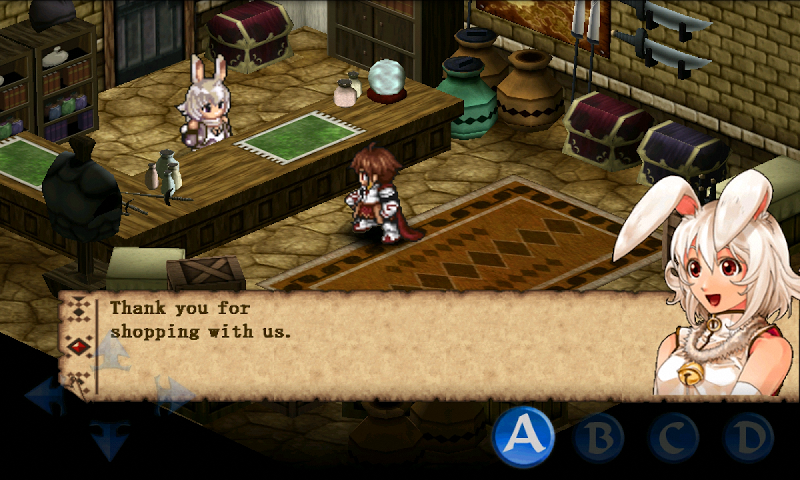Tap the D virtual button

point(748,437)
